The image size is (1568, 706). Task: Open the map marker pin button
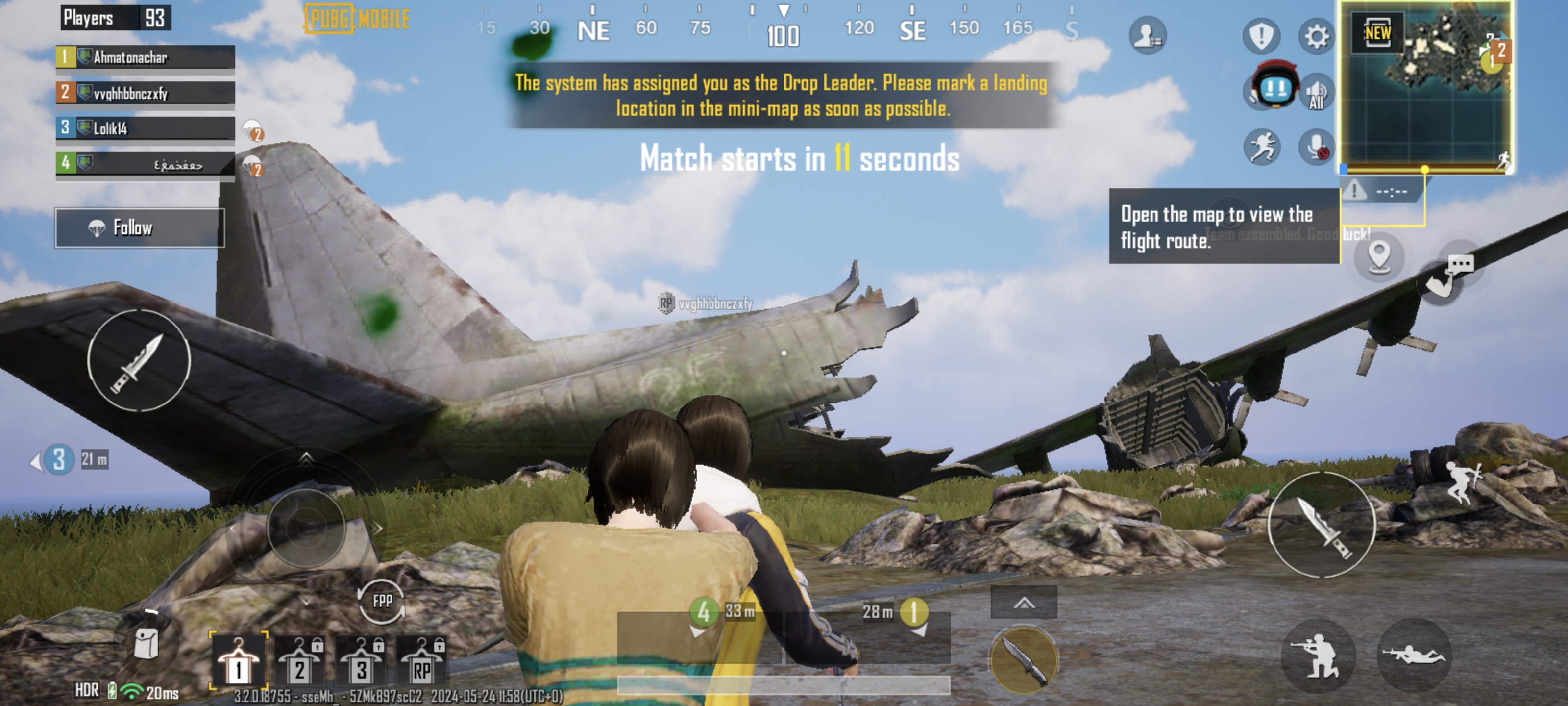click(1379, 256)
